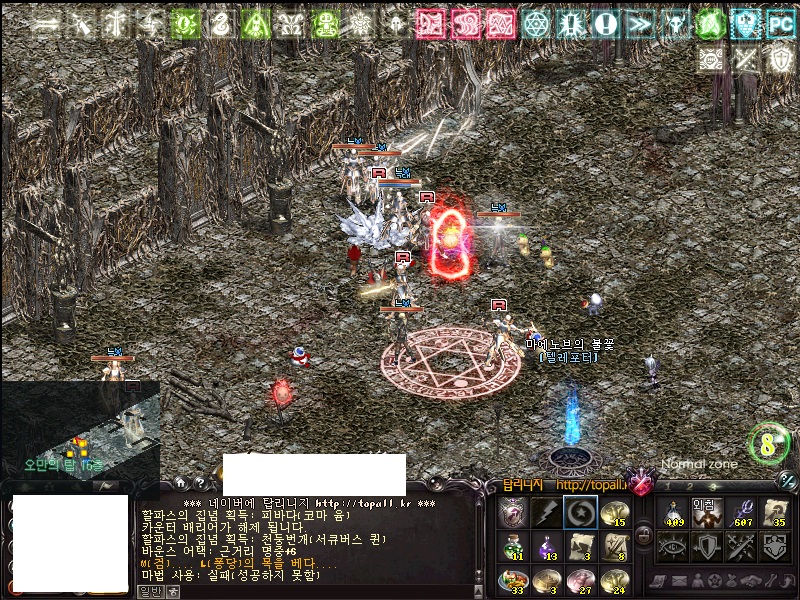Click the double arrow haste buff icon
Image resolution: width=800 pixels, height=600 pixels.
pyautogui.click(x=640, y=22)
